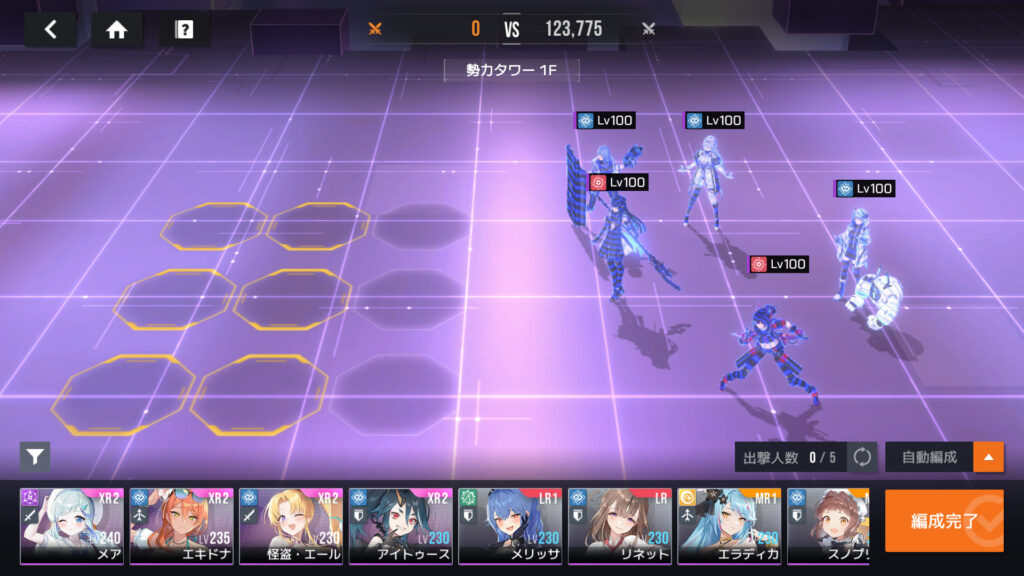Choose the リネット character card

pyautogui.click(x=619, y=526)
